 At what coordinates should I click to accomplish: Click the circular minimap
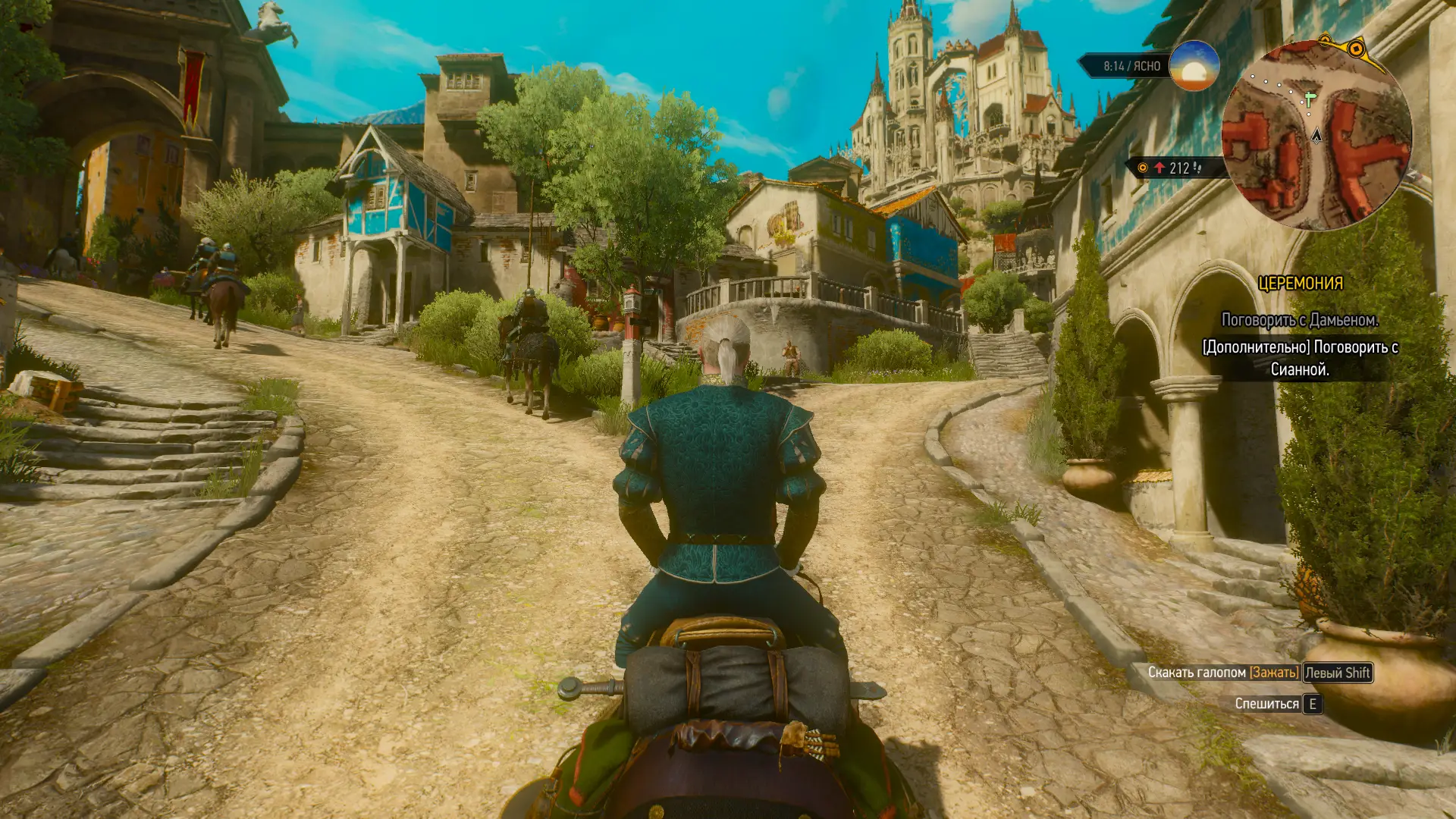point(1316,135)
